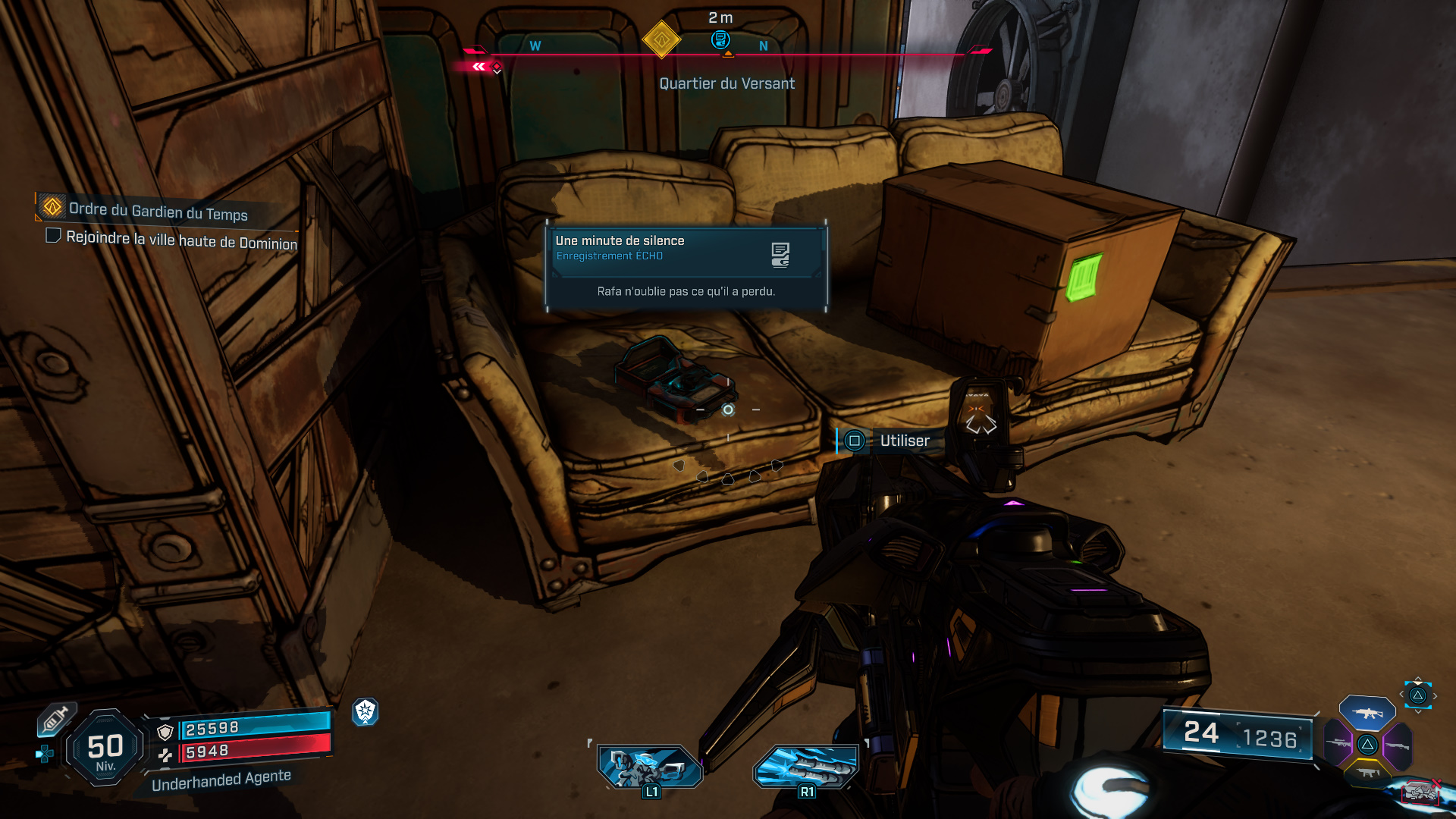1456x819 pixels.
Task: Select the assault rifle slot on the weapon wheel
Action: point(1367,714)
